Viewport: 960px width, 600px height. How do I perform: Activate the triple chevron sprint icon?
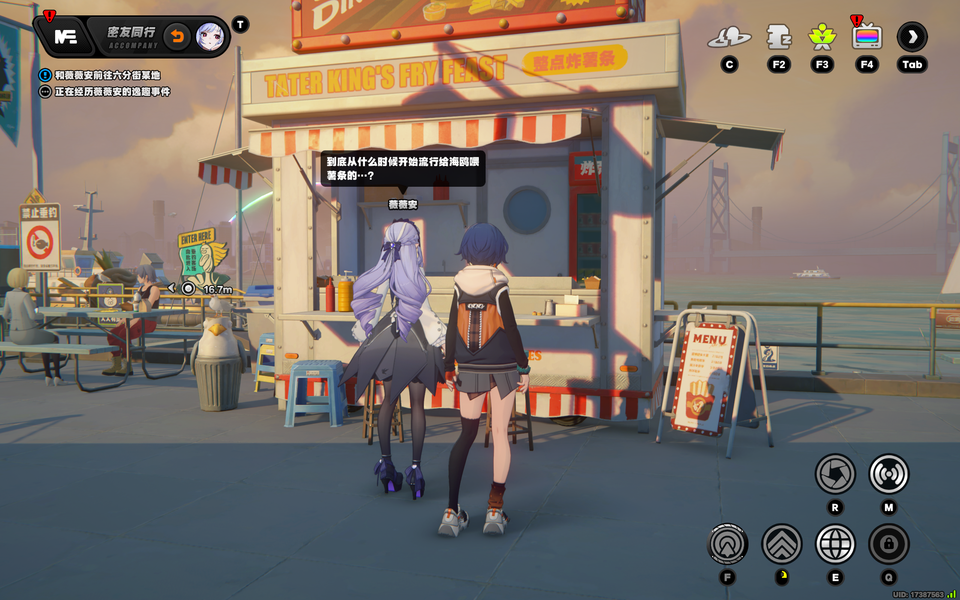point(782,544)
